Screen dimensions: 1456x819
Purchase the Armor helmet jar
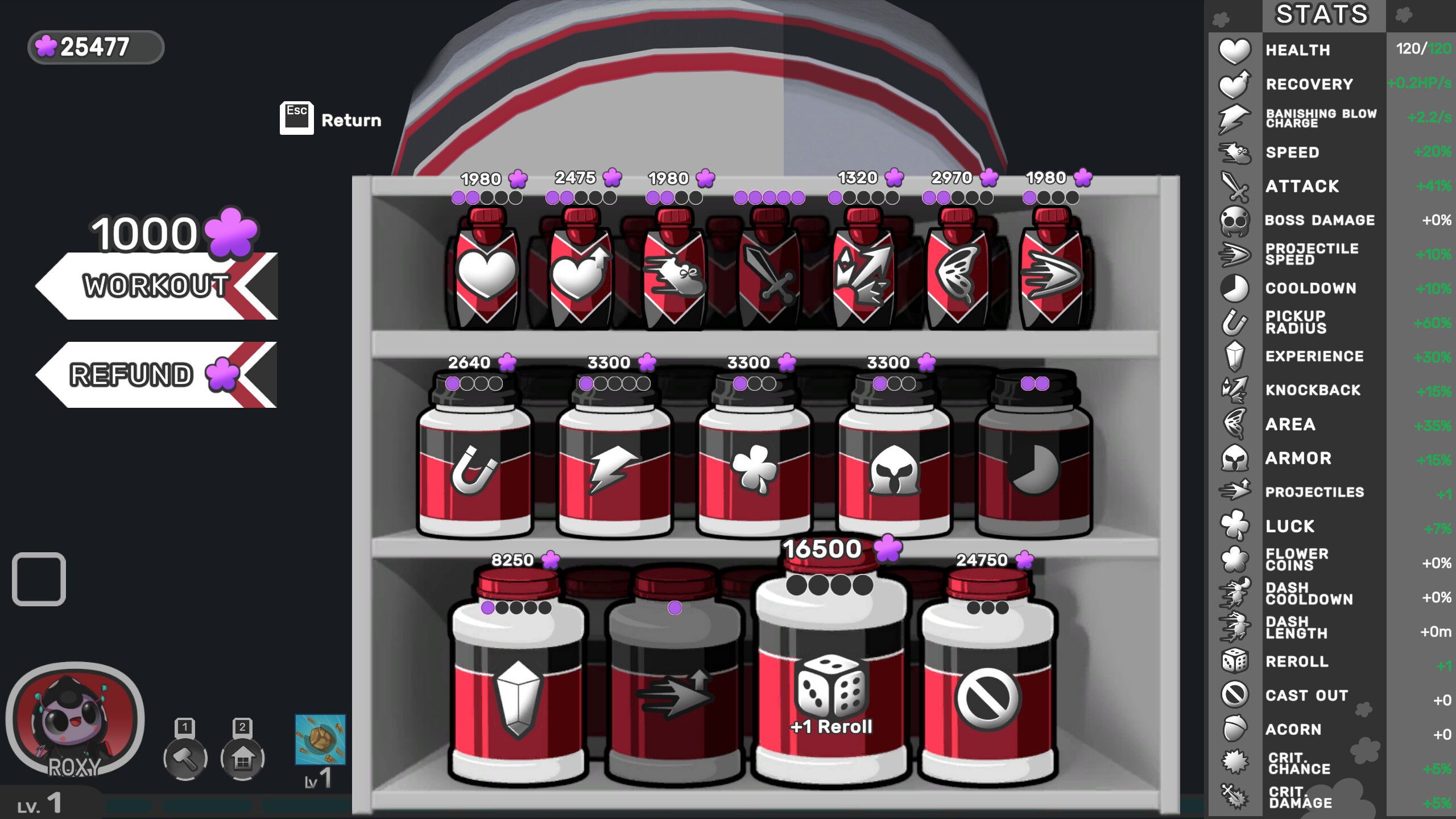tap(893, 466)
